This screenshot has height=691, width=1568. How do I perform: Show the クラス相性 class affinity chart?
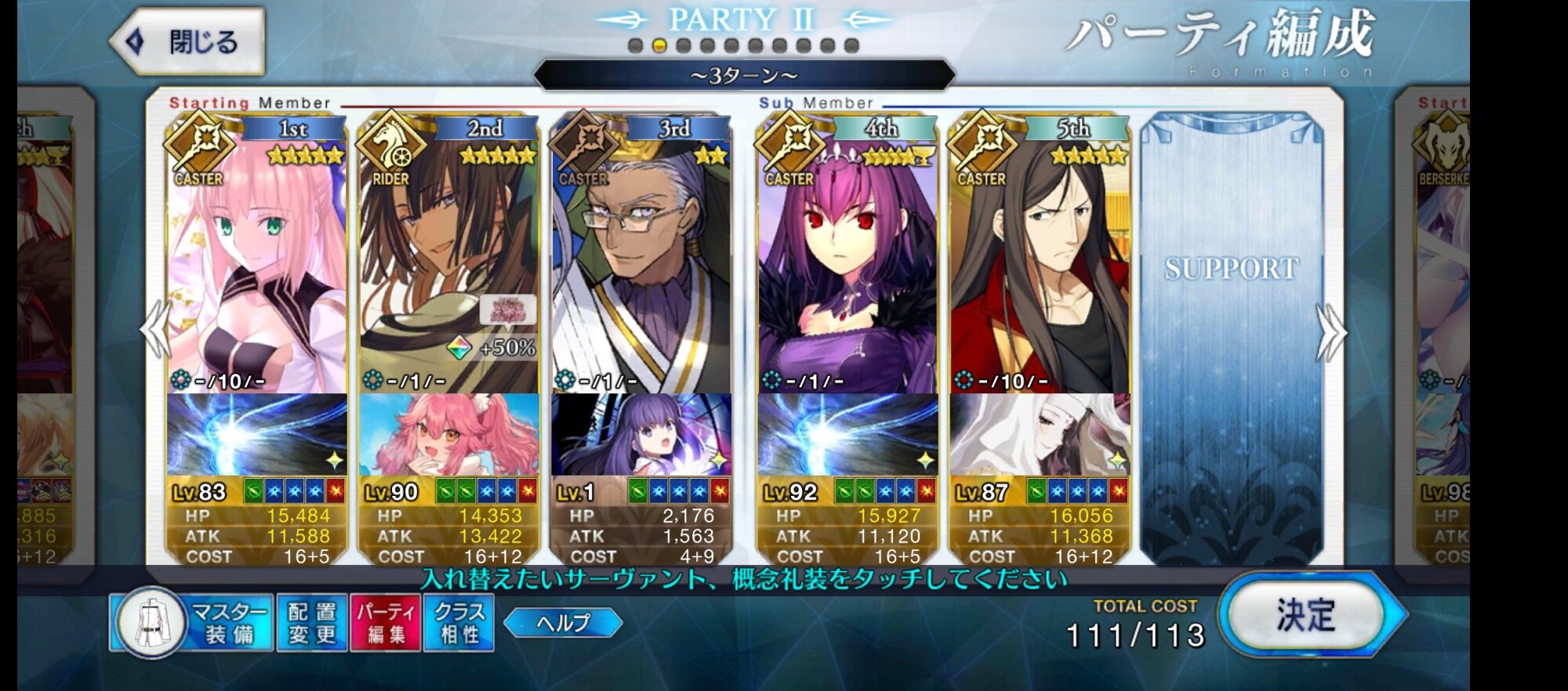(459, 623)
